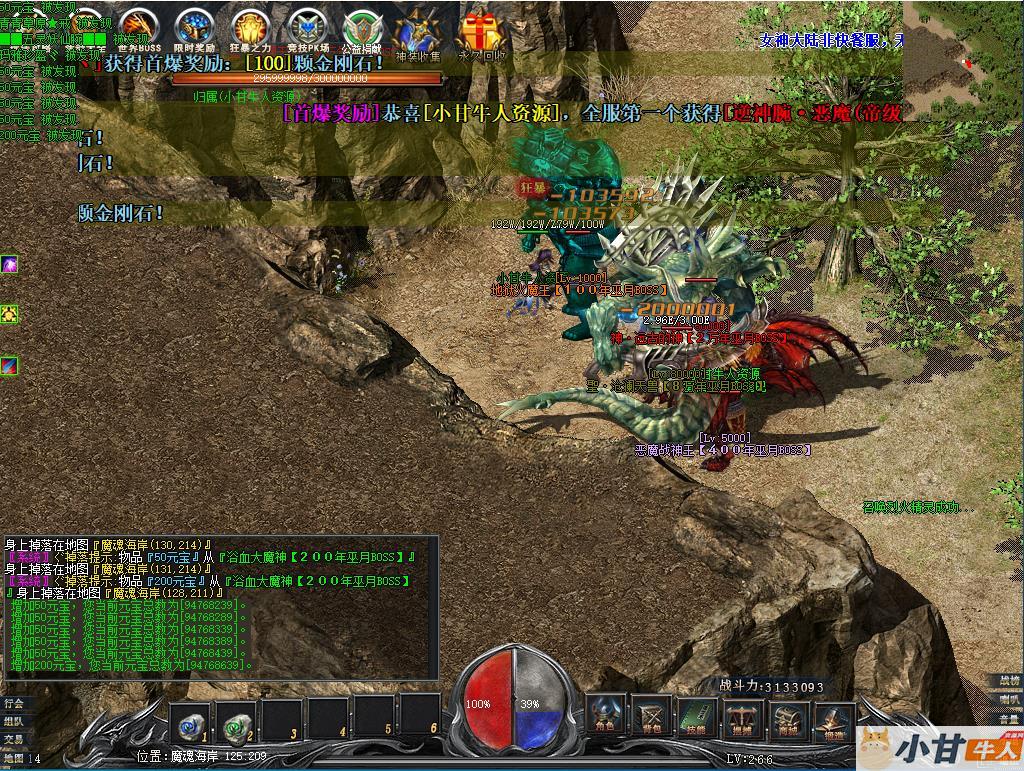1024x771 pixels.
Task: Open the 神装收集 gear collection icon
Action: tap(417, 33)
